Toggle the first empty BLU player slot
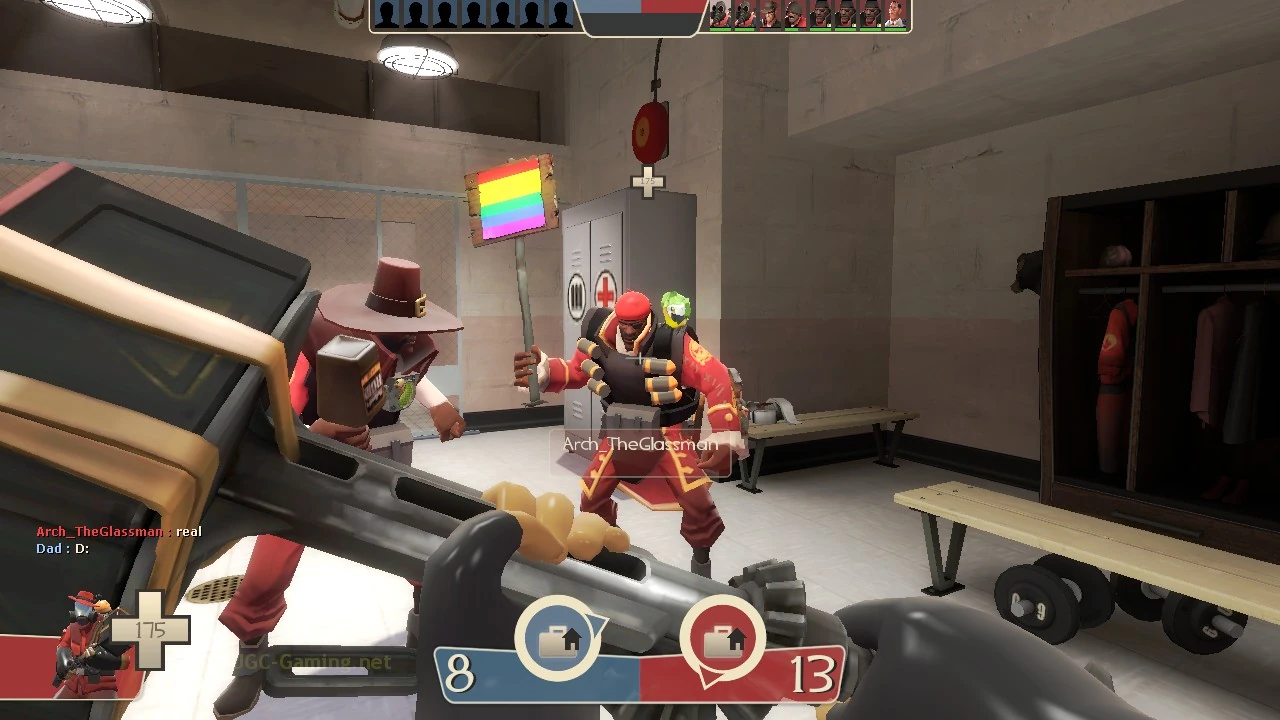The width and height of the screenshot is (1280, 720). (x=385, y=13)
